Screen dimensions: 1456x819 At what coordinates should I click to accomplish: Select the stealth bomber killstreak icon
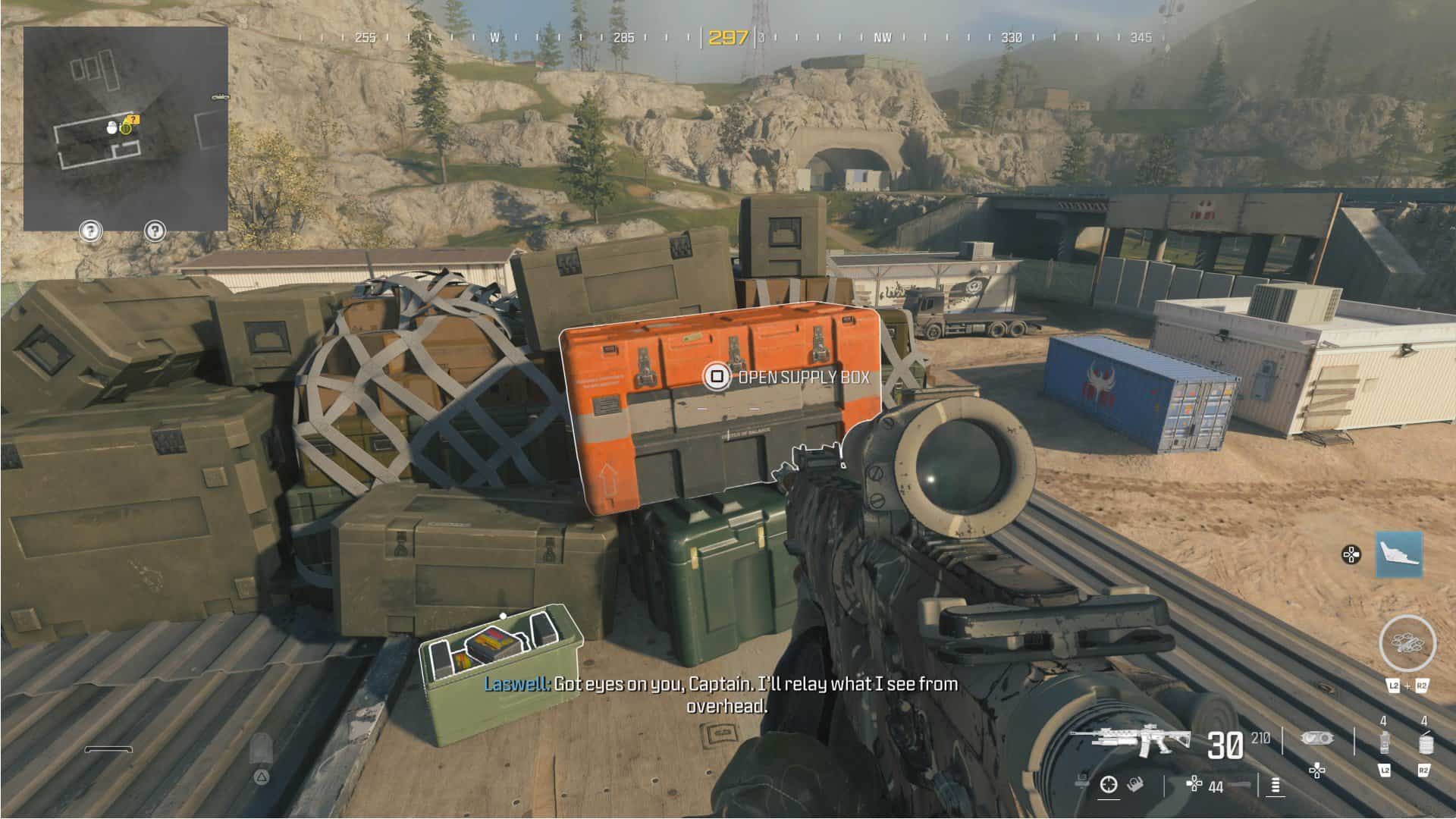1401,553
